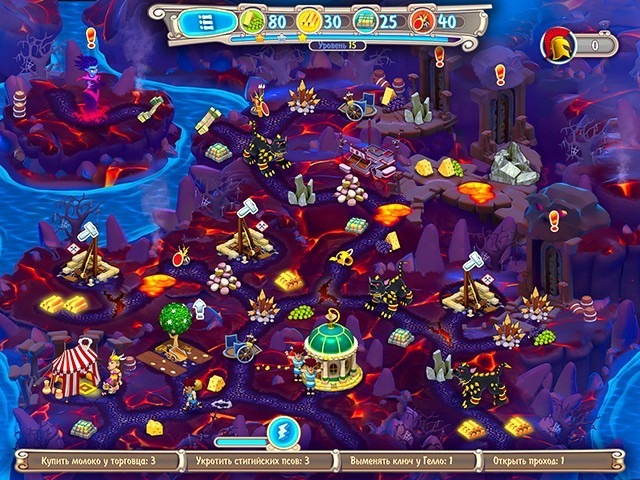
Task: Select the 'Укротить стигийских псов' objective
Action: click(x=258, y=462)
